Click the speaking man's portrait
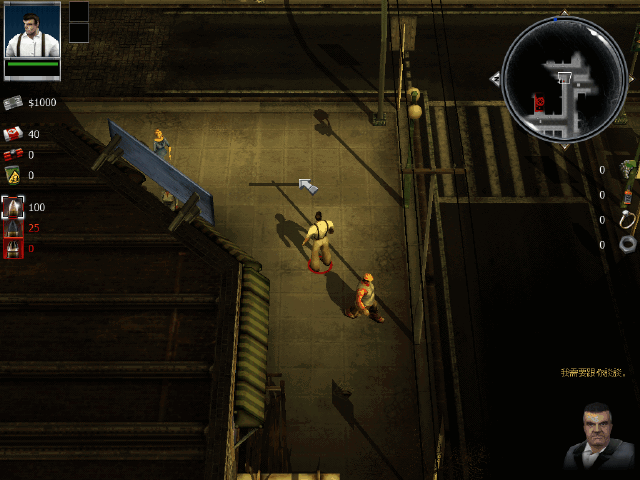 tap(598, 438)
